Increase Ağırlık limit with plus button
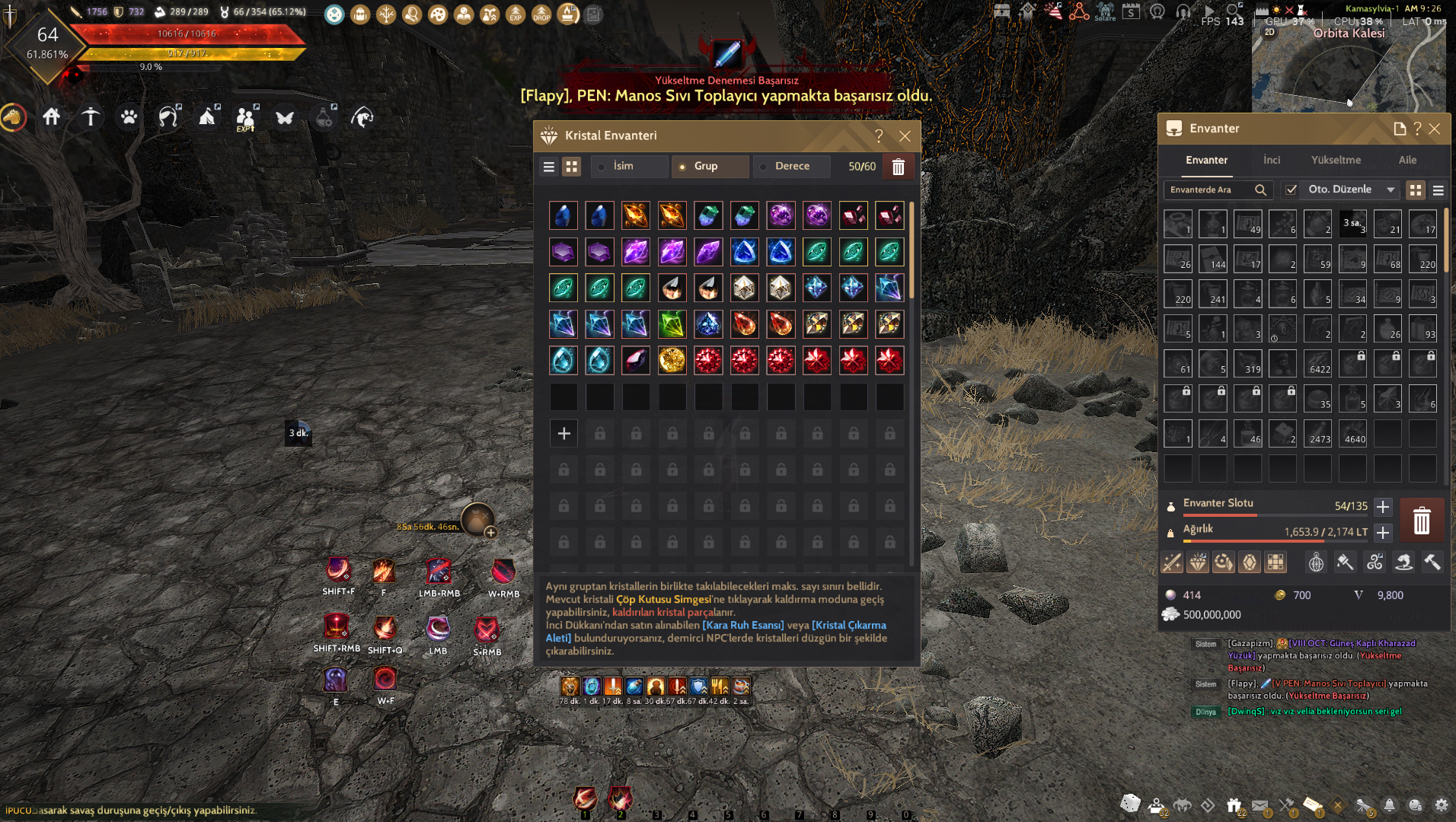Viewport: 1456px width, 822px height. [1383, 532]
